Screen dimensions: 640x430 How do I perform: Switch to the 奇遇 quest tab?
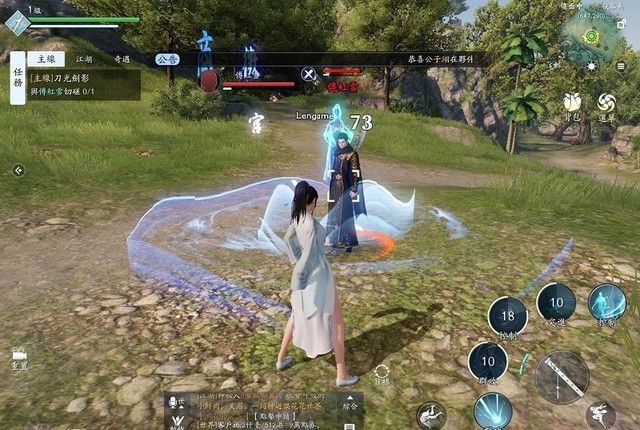123,60
